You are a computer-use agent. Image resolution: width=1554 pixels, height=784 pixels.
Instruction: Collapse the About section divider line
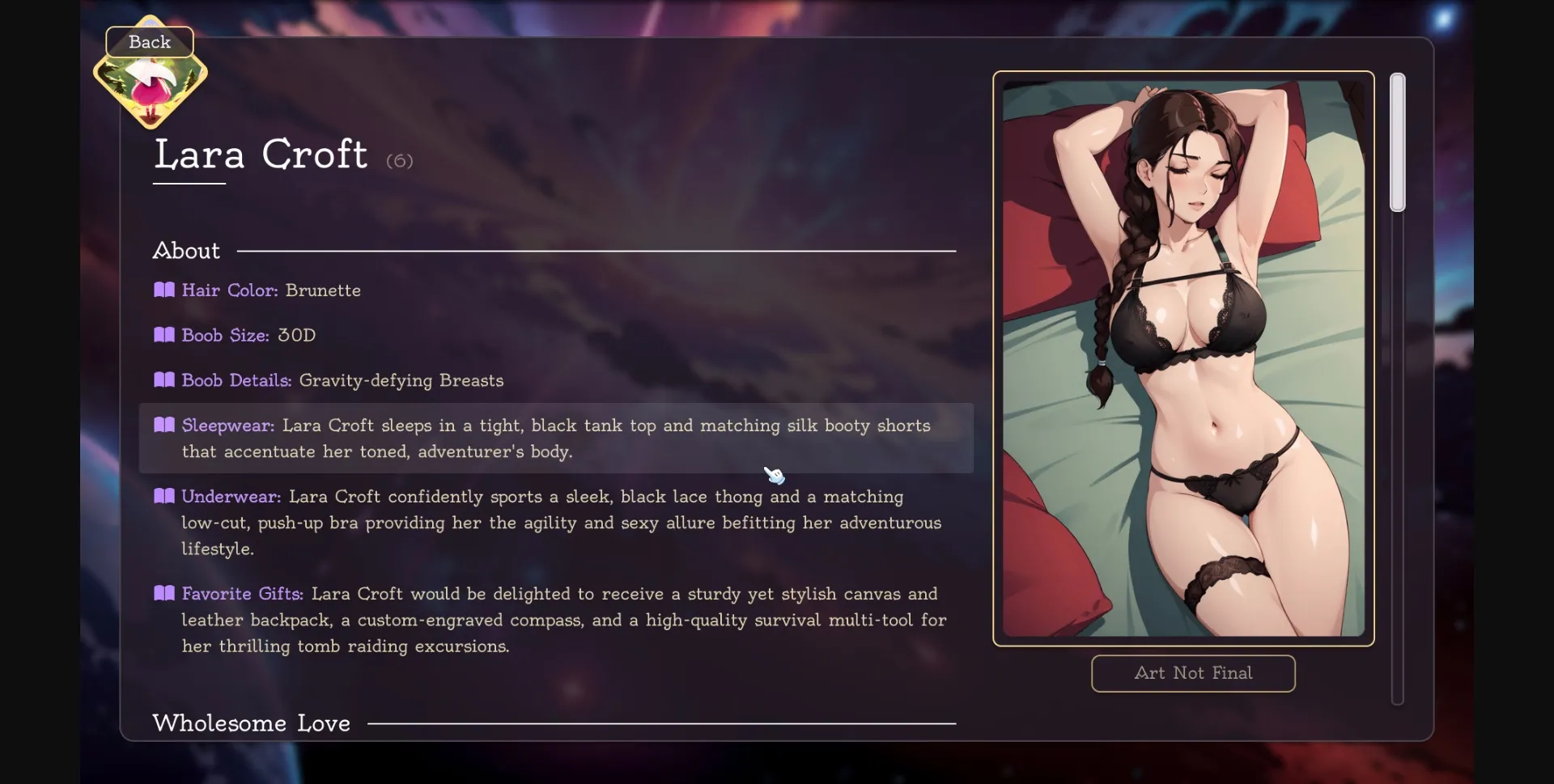[597, 251]
